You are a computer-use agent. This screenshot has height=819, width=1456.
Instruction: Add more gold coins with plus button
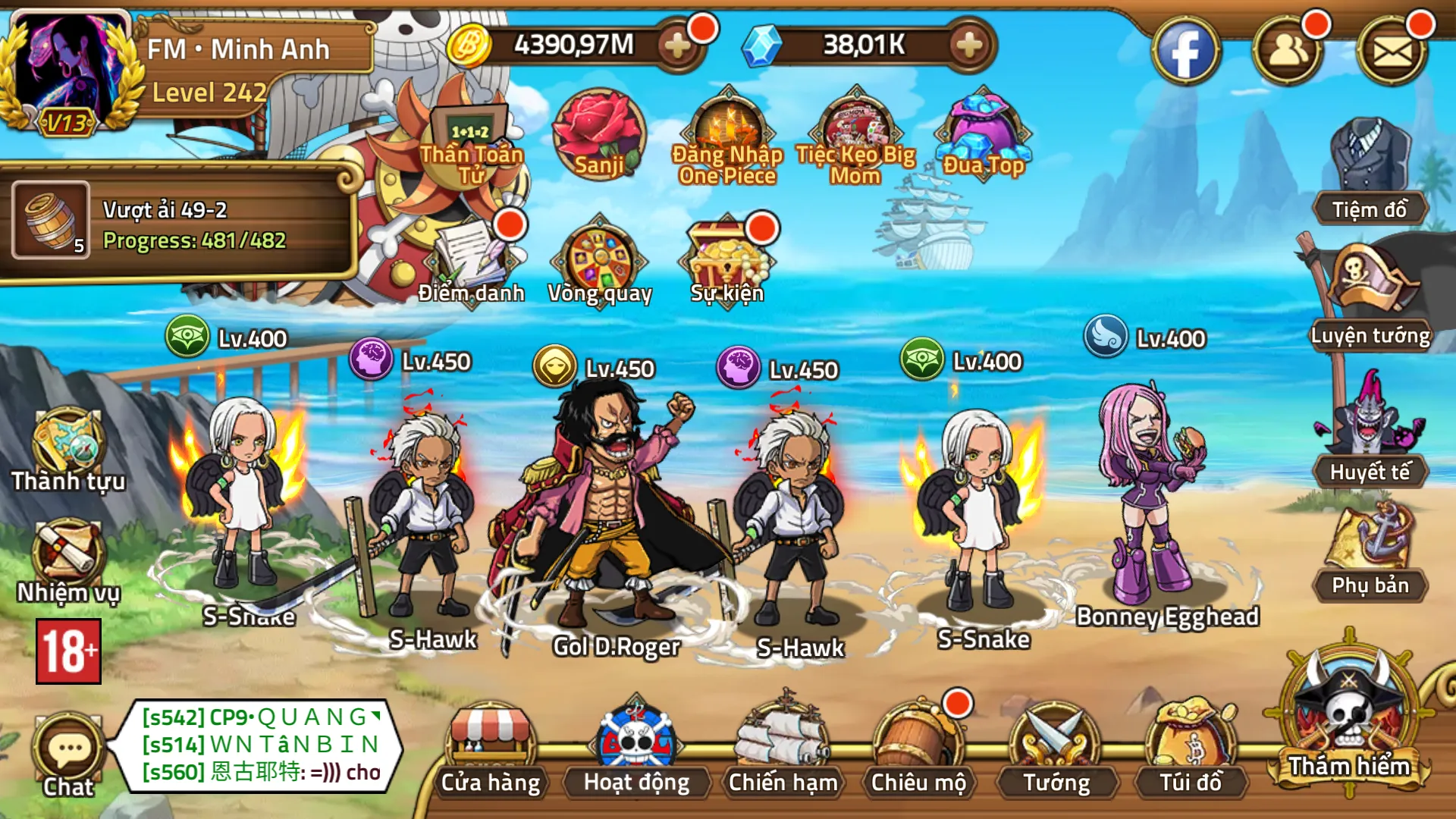pos(676,45)
